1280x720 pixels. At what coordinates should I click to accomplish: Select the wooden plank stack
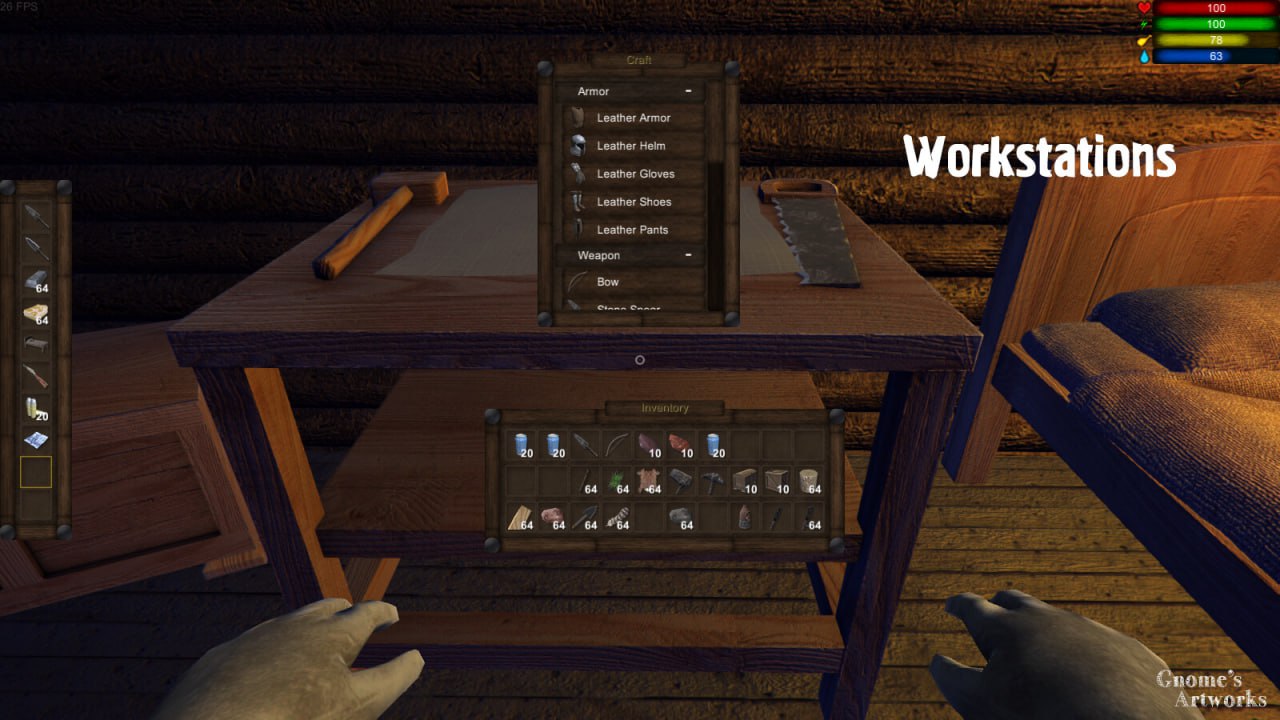click(x=521, y=518)
